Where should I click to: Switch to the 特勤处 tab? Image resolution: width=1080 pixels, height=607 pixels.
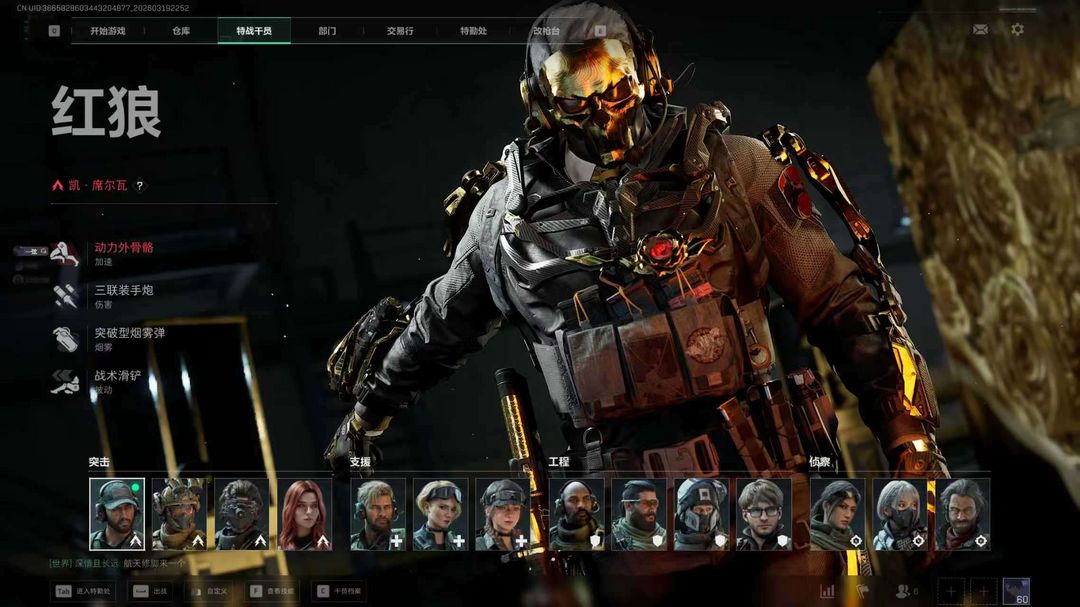click(x=473, y=31)
